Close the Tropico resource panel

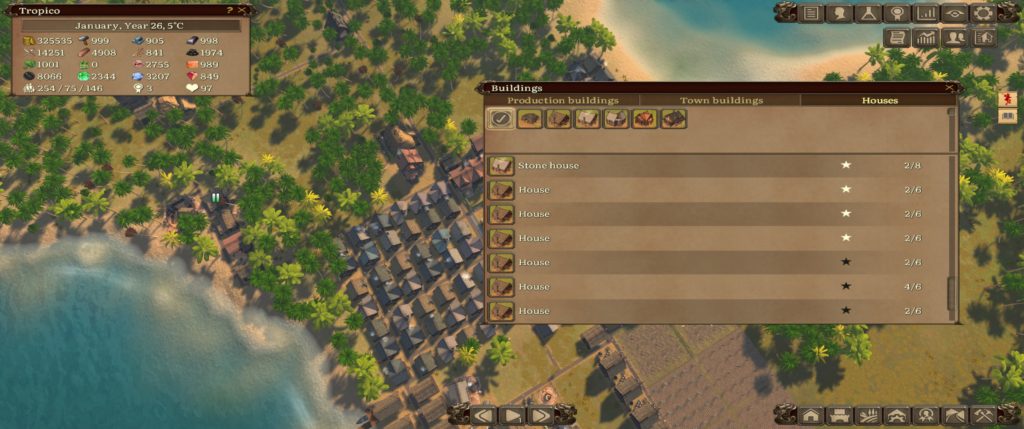pos(244,10)
